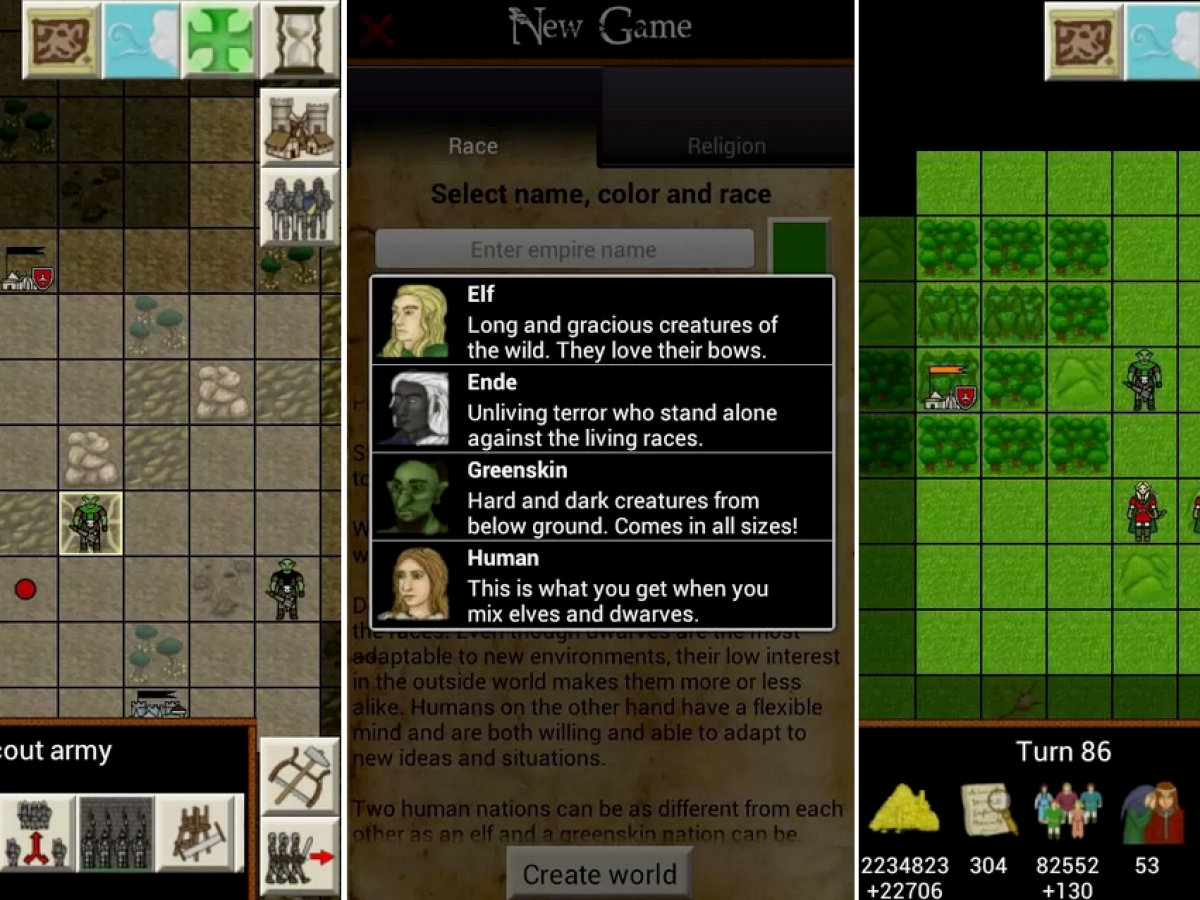Open the saw and hammer build icon
This screenshot has height=900, width=1200.
coord(299,777)
